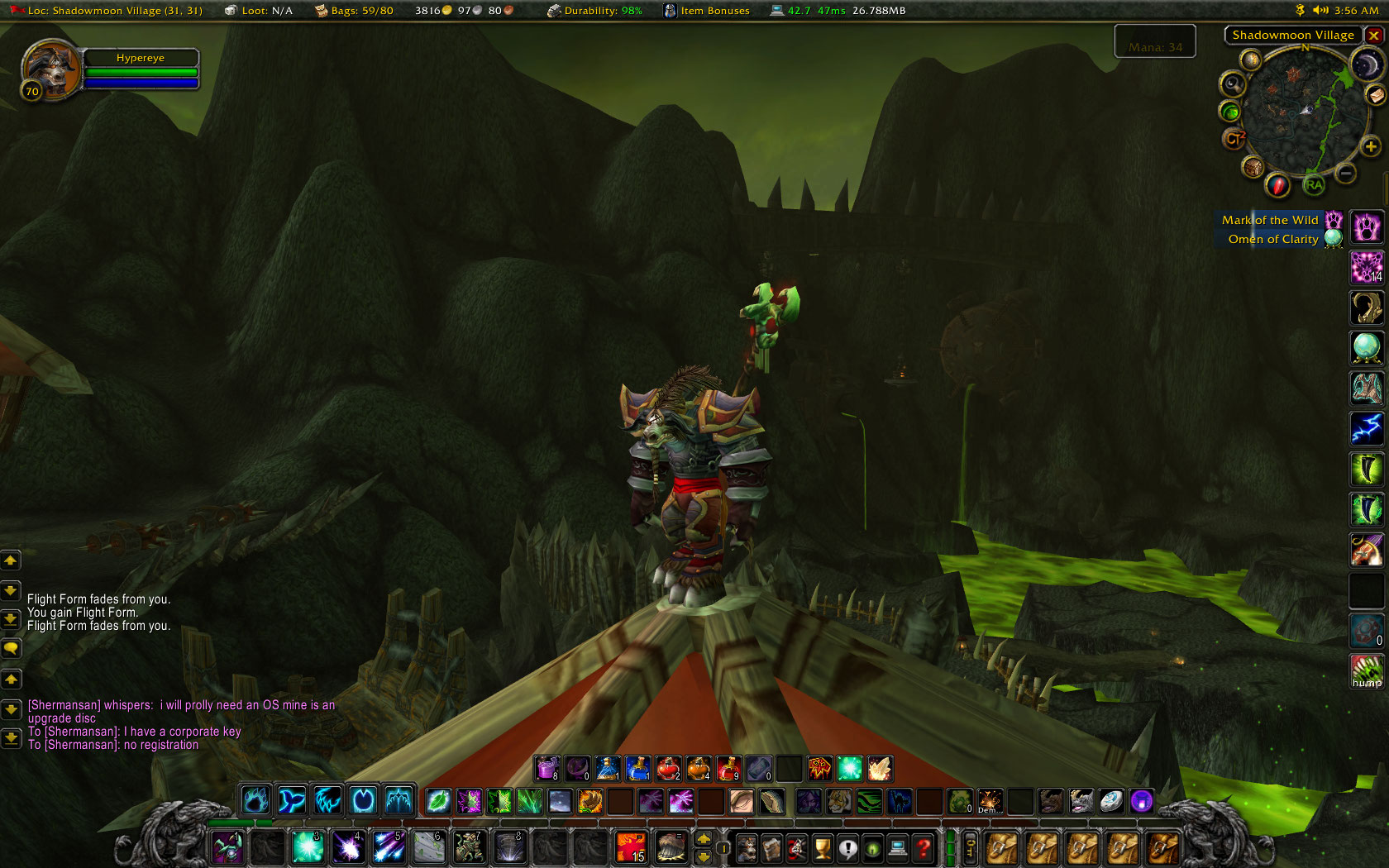The height and width of the screenshot is (868, 1389).
Task: Click the minimap zoom-out minus button
Action: (x=1345, y=174)
